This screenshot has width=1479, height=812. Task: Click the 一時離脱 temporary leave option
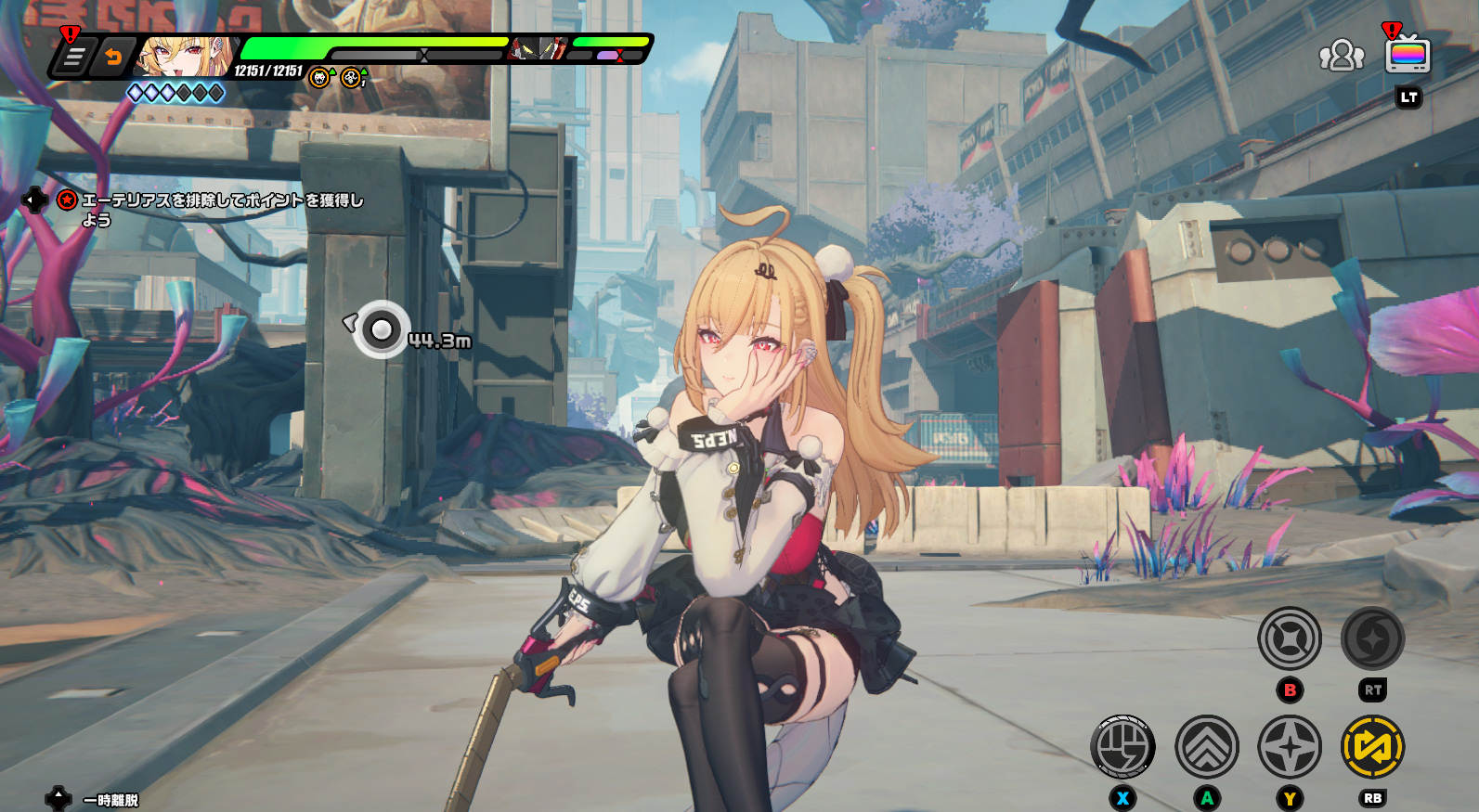pyautogui.click(x=110, y=800)
